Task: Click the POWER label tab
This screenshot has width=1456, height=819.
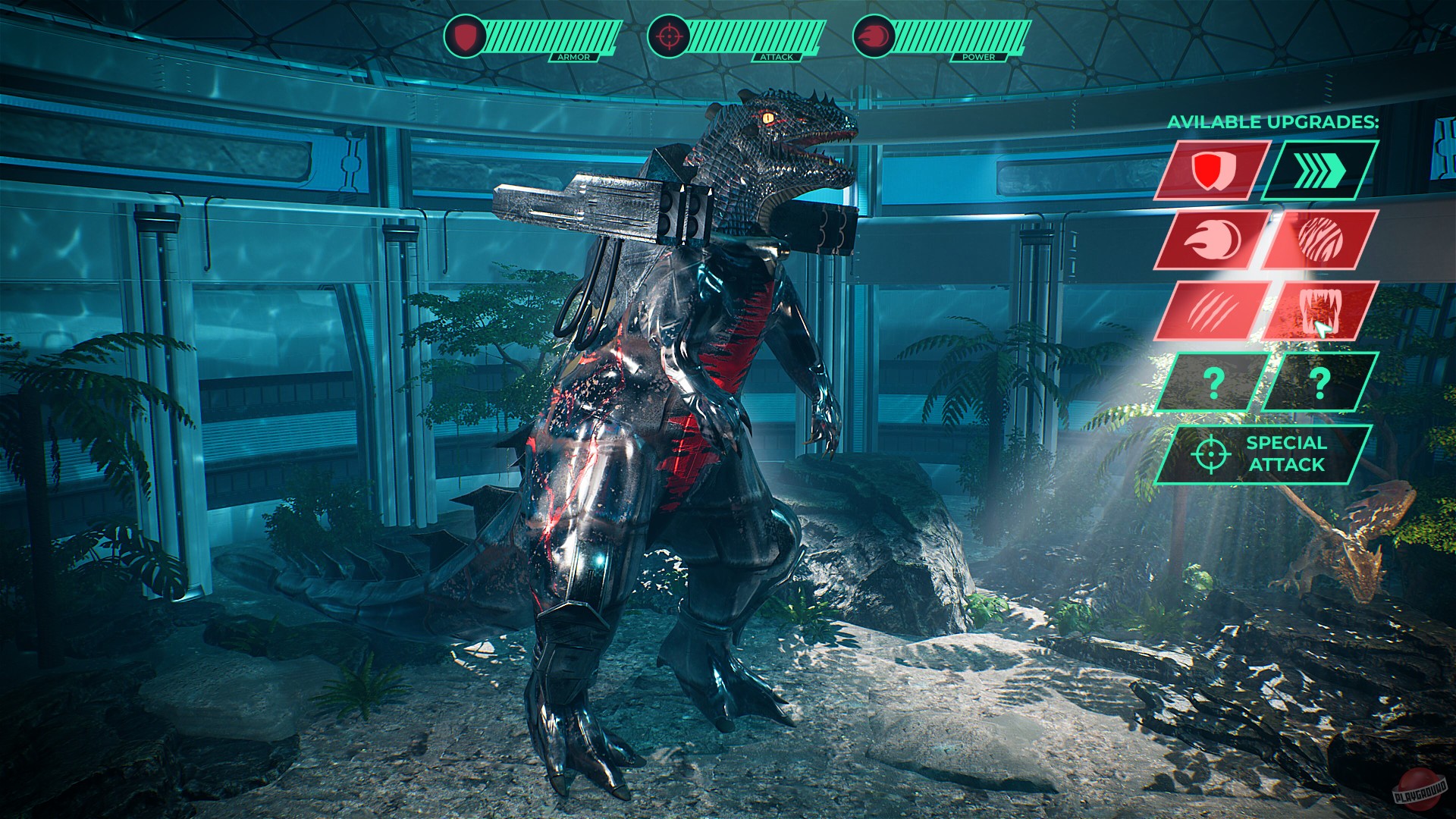Action: pyautogui.click(x=979, y=55)
